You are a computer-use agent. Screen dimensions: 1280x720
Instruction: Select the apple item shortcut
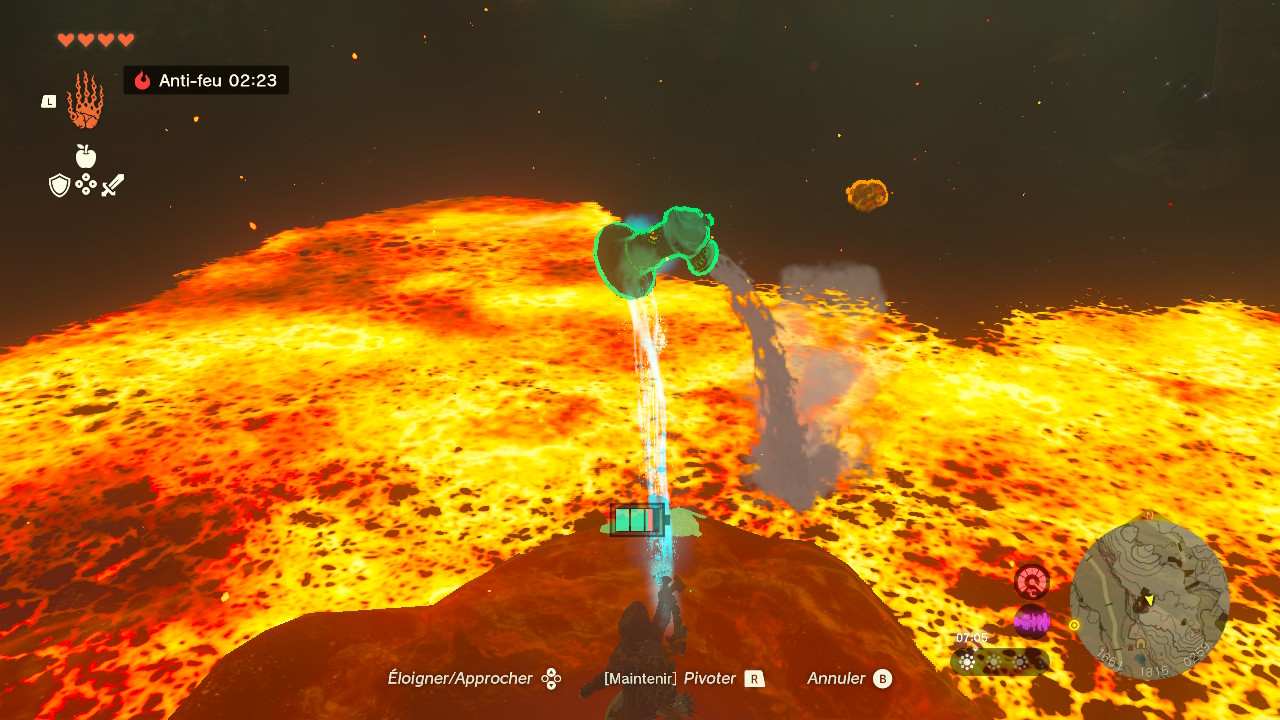[x=86, y=156]
